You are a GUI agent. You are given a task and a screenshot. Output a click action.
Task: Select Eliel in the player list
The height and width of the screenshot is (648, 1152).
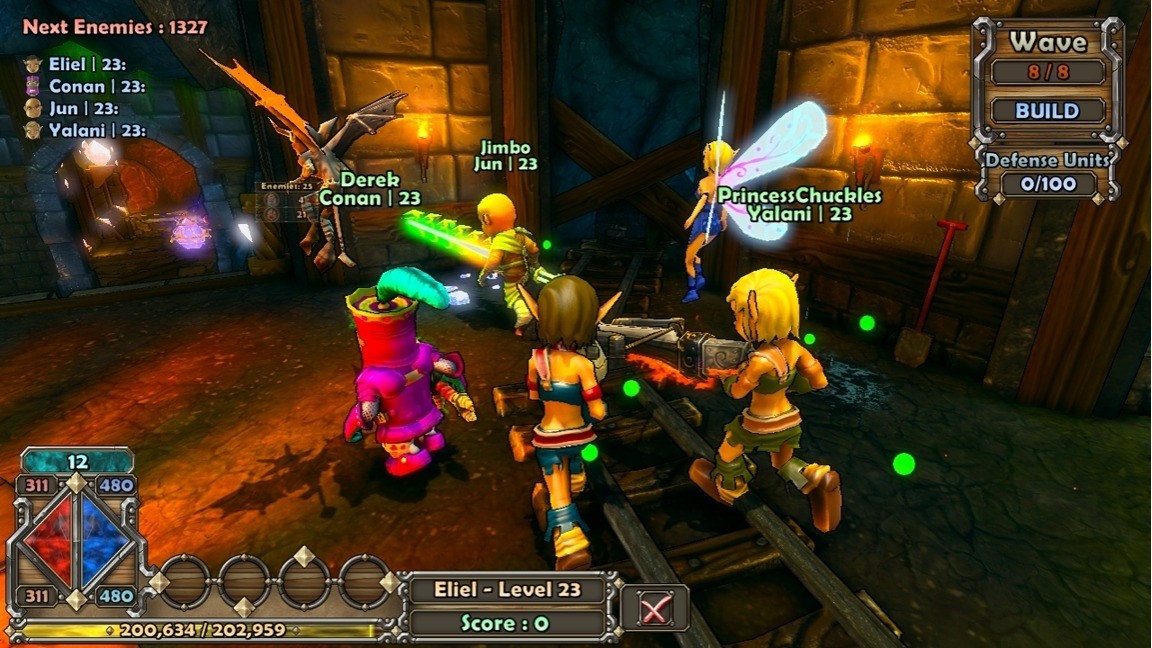click(84, 64)
